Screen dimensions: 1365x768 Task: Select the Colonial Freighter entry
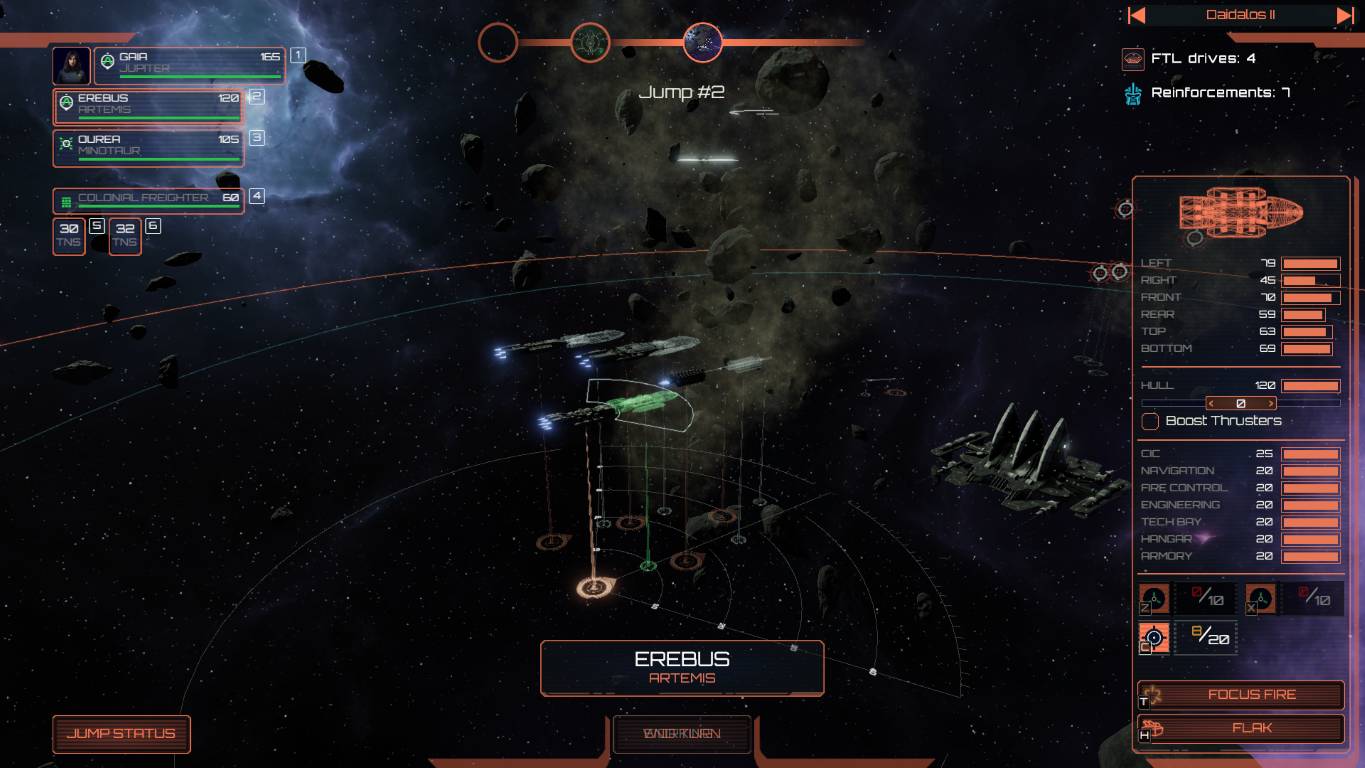[148, 200]
